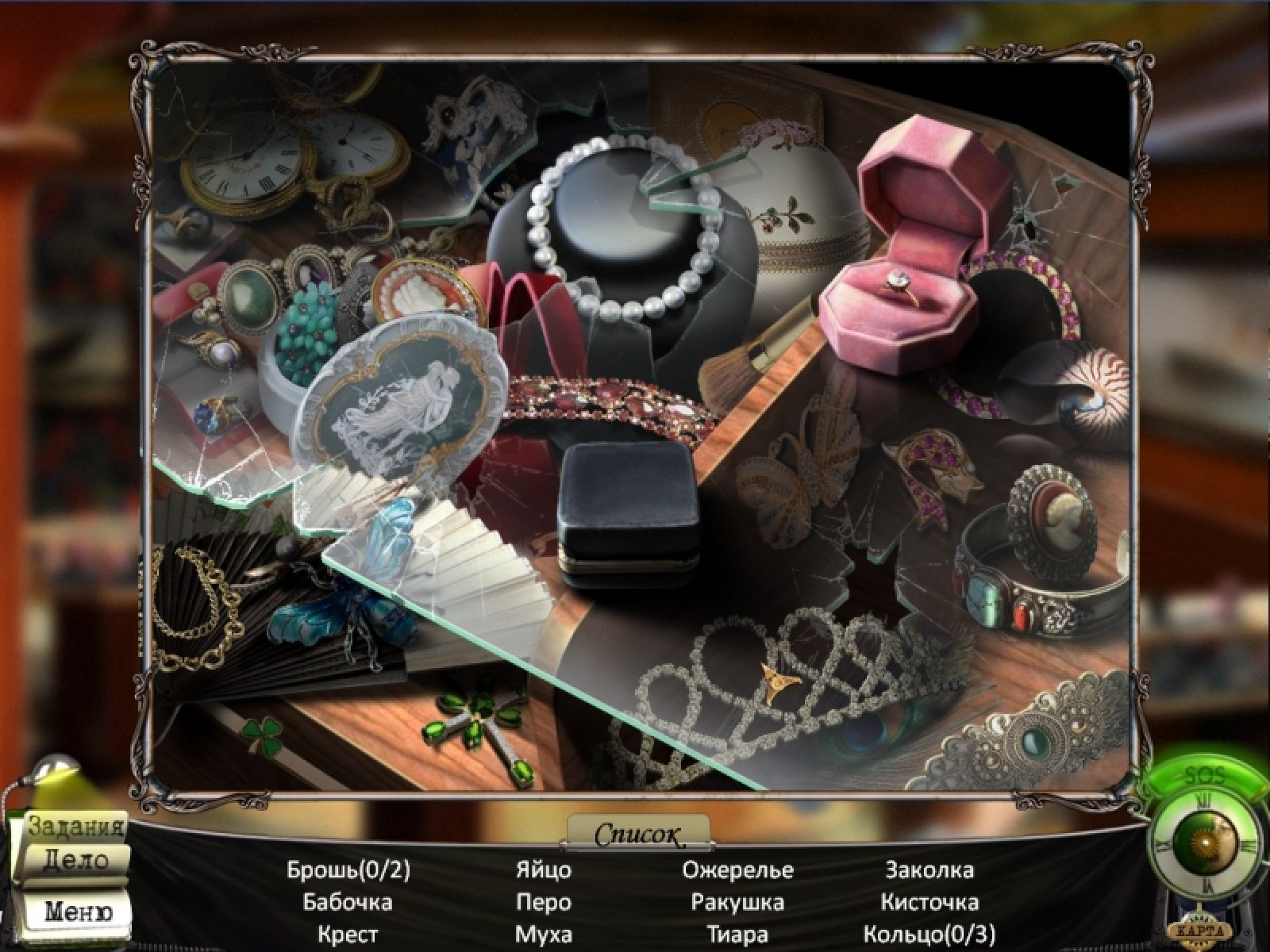Choose Тиара from the item list
The height and width of the screenshot is (952, 1270).
point(737,934)
